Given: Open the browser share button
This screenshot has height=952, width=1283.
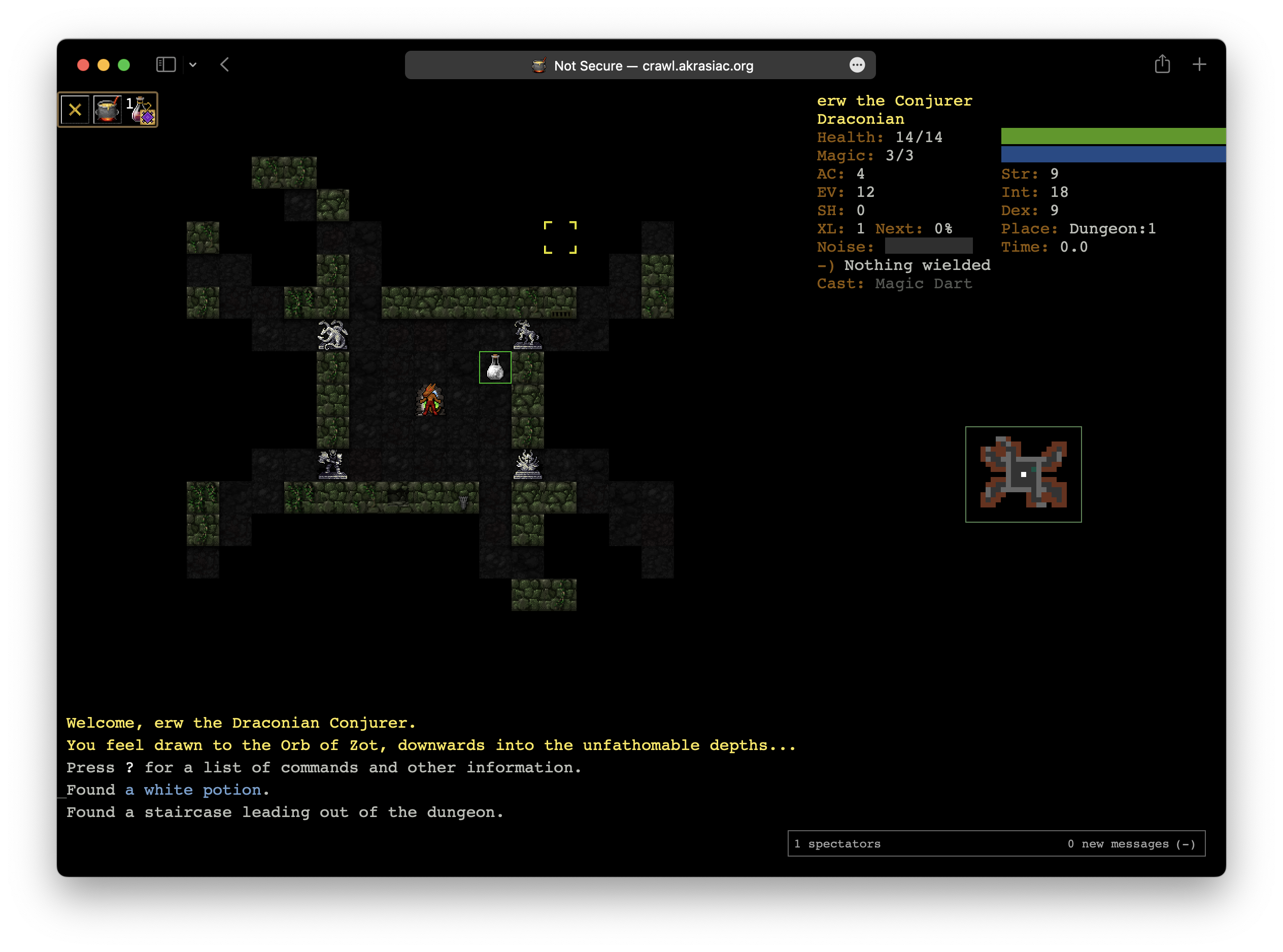Looking at the screenshot, I should pos(1162,64).
